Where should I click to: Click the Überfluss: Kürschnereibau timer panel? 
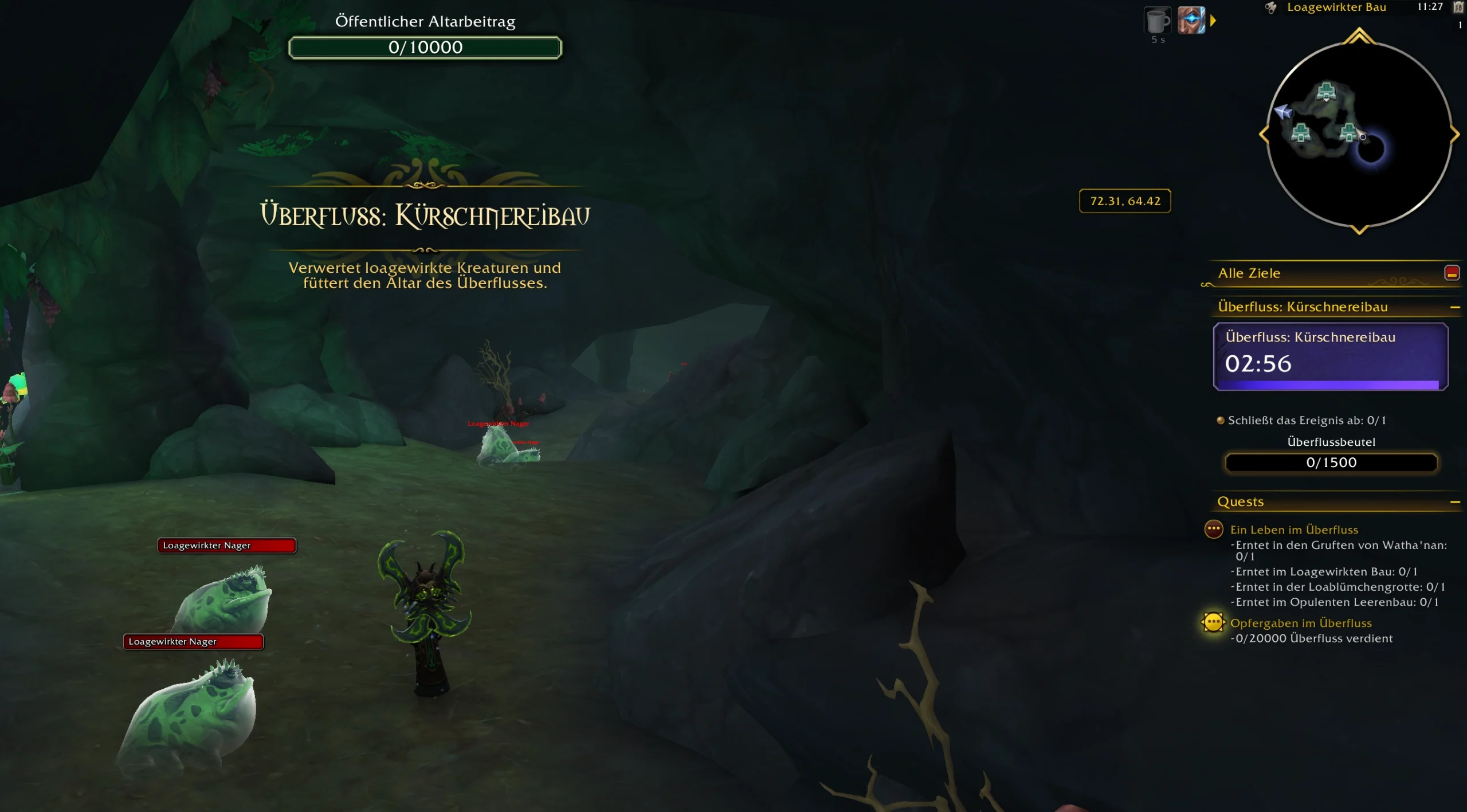1330,356
